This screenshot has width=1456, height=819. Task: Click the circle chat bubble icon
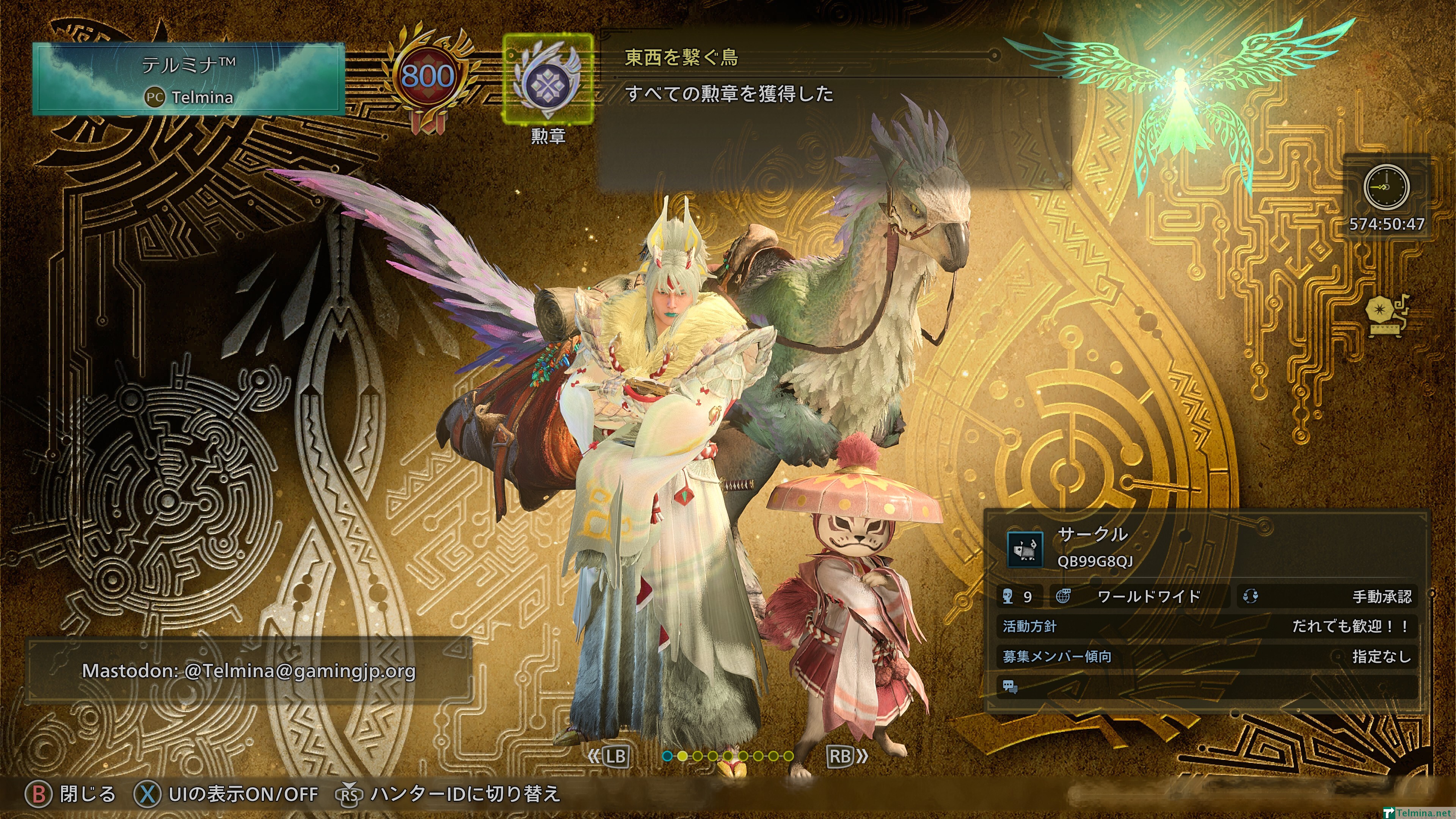click(x=1010, y=687)
